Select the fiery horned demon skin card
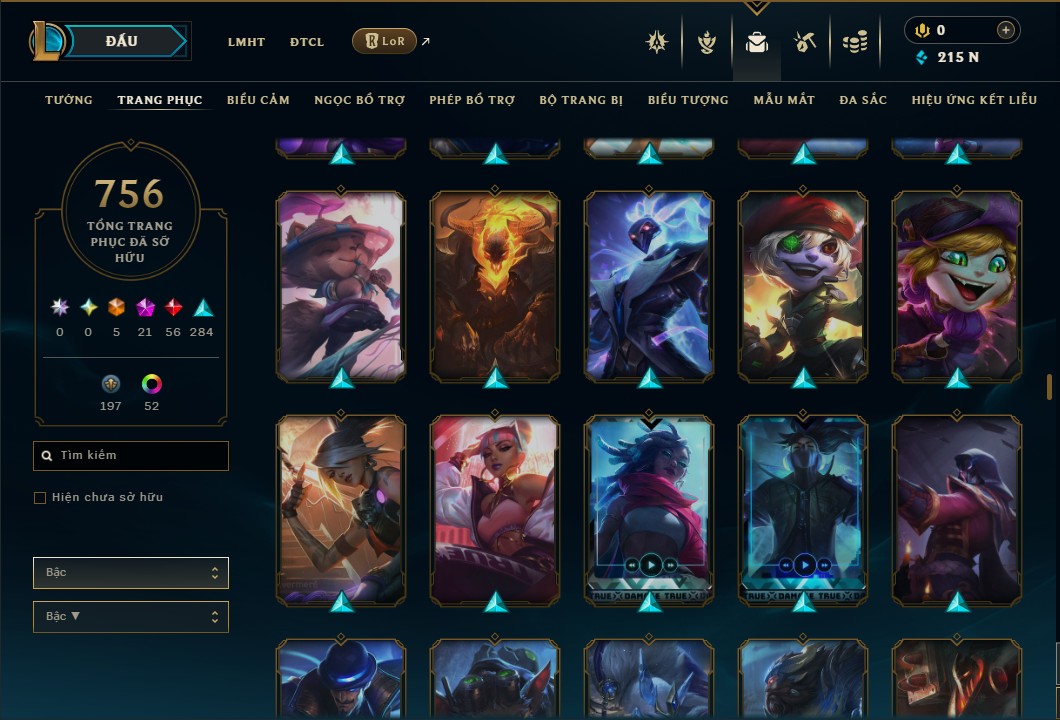The image size is (1060, 720). coord(495,285)
